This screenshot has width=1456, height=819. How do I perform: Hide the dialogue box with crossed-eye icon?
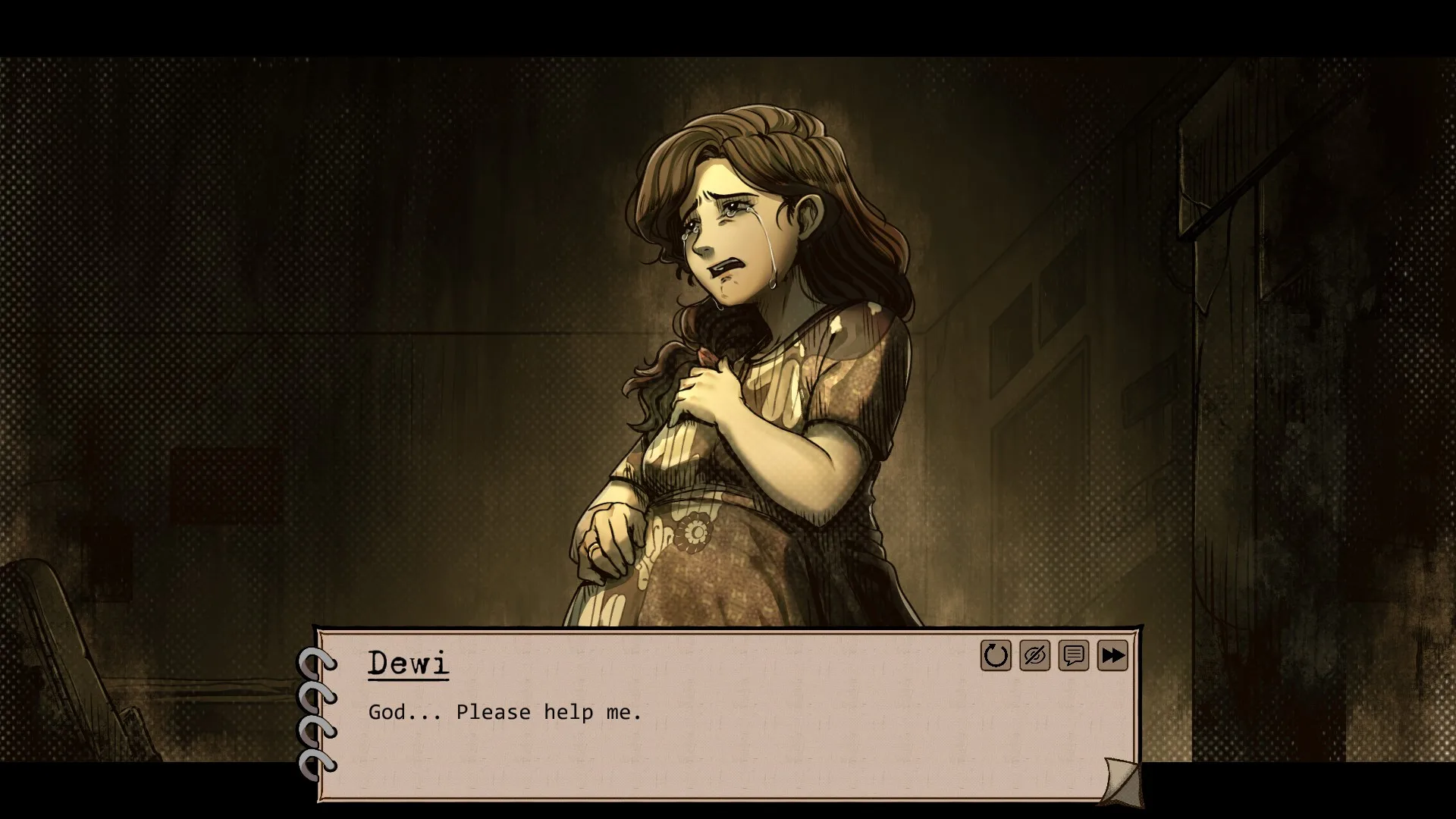(1034, 656)
